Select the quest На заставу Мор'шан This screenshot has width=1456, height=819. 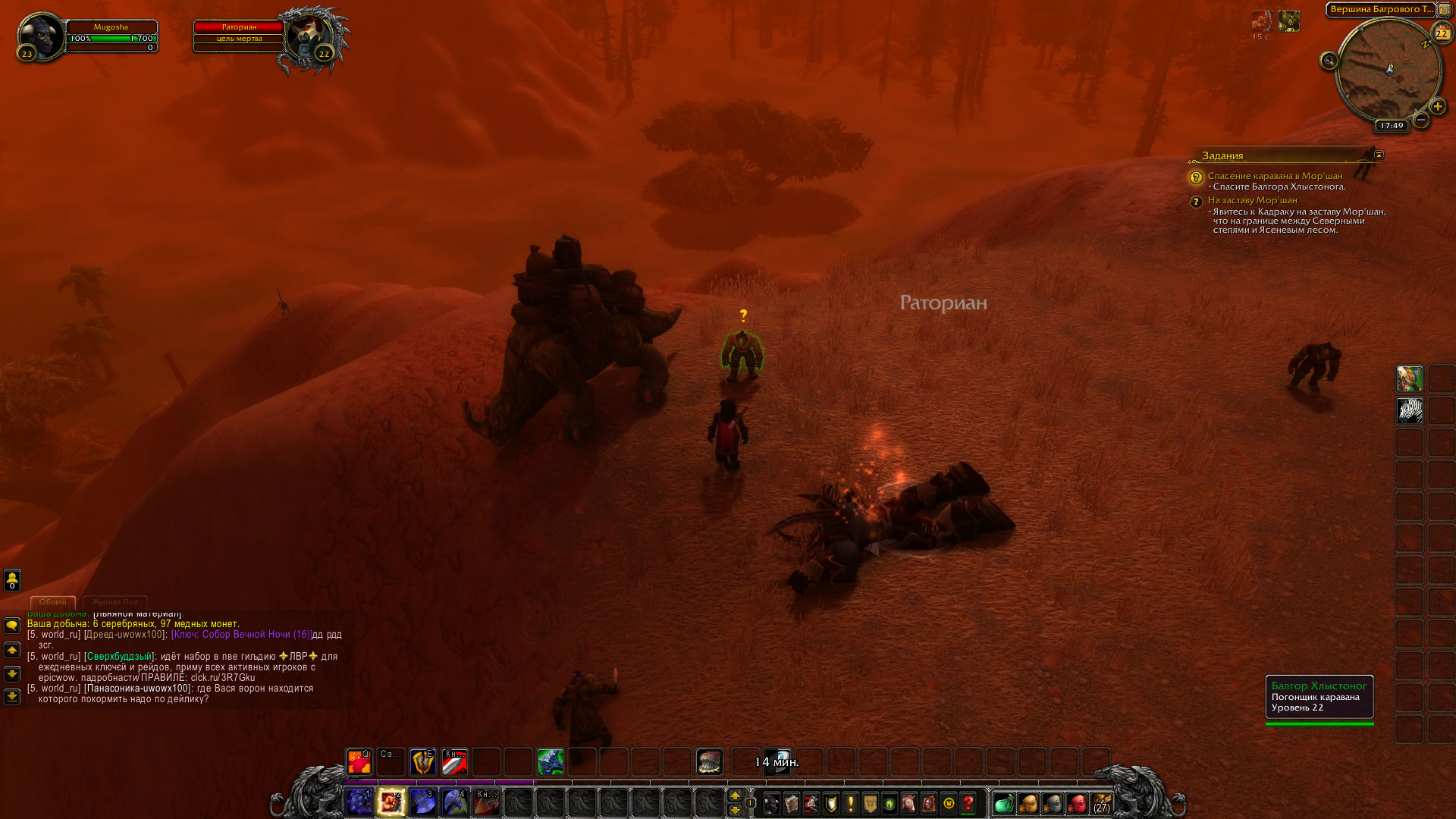pyautogui.click(x=1252, y=200)
